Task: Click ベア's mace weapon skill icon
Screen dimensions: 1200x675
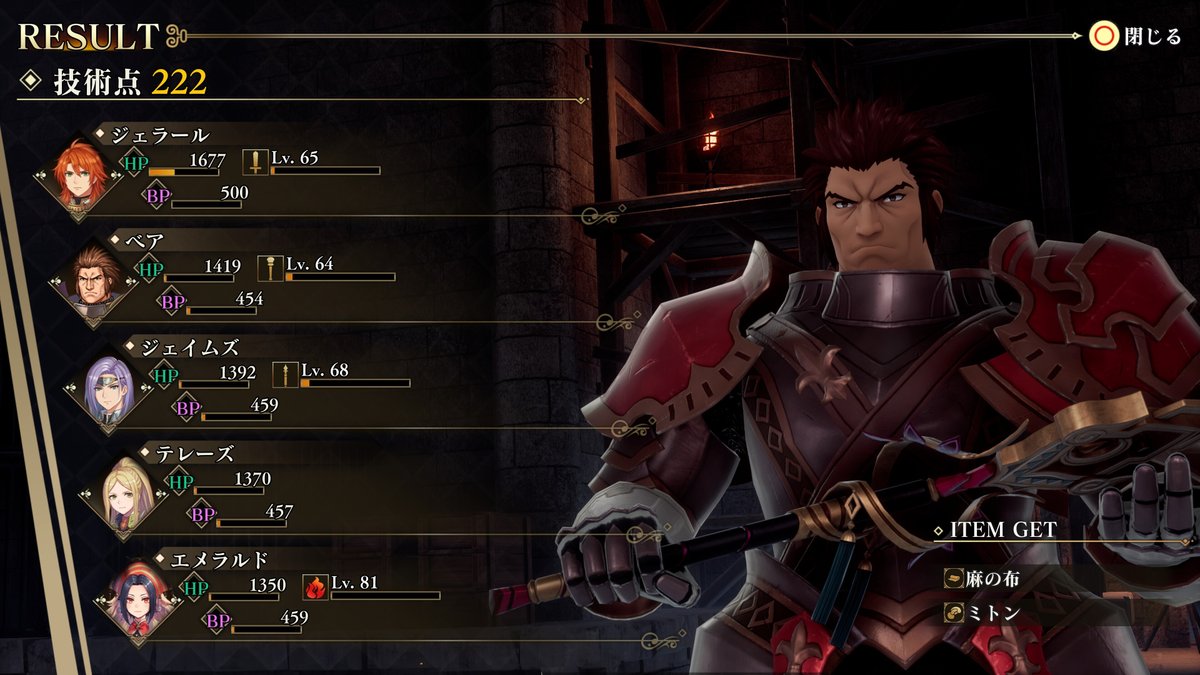Action: point(271,268)
